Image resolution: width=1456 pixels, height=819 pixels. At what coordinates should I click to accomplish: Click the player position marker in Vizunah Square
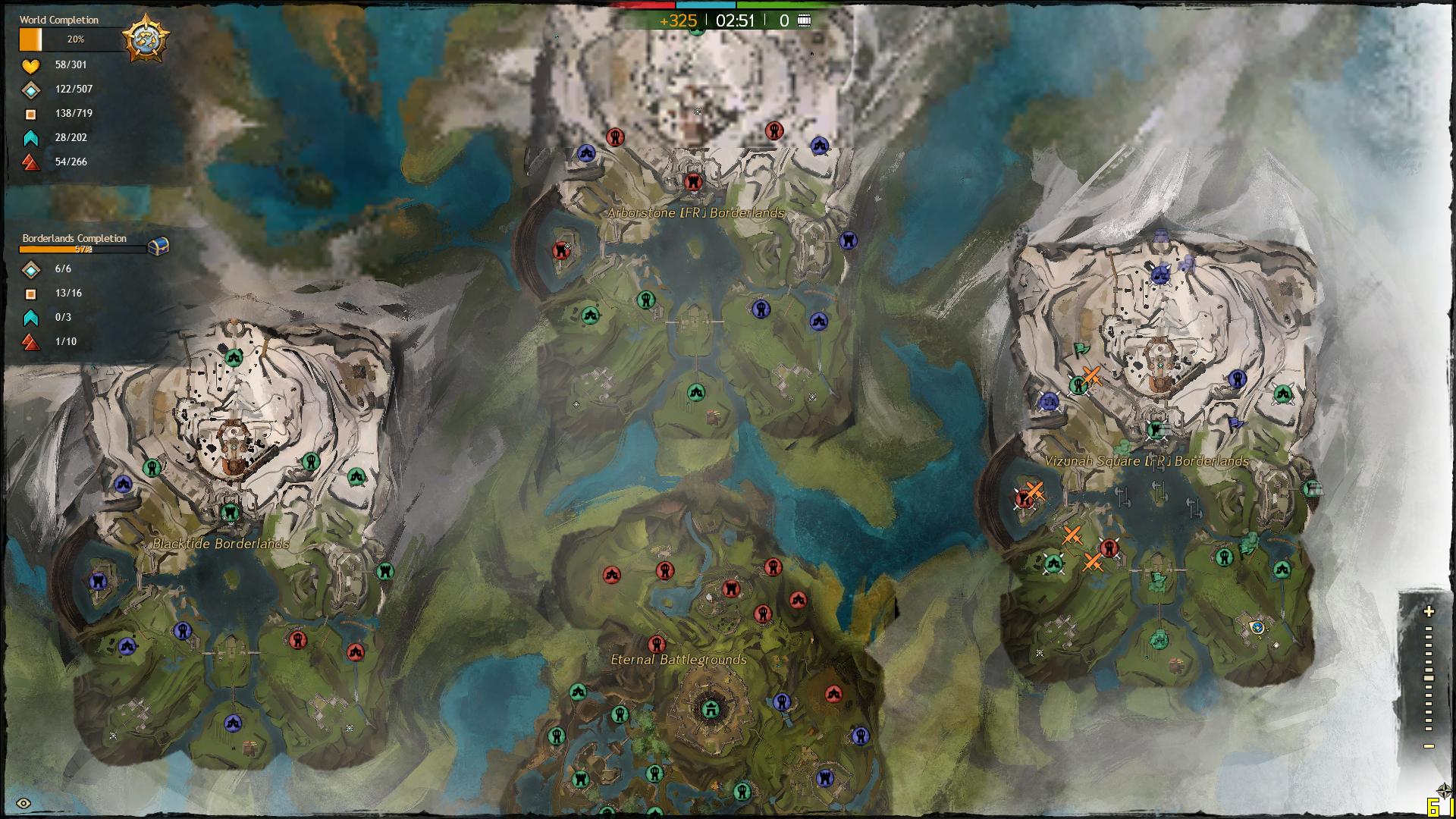pos(1257,627)
